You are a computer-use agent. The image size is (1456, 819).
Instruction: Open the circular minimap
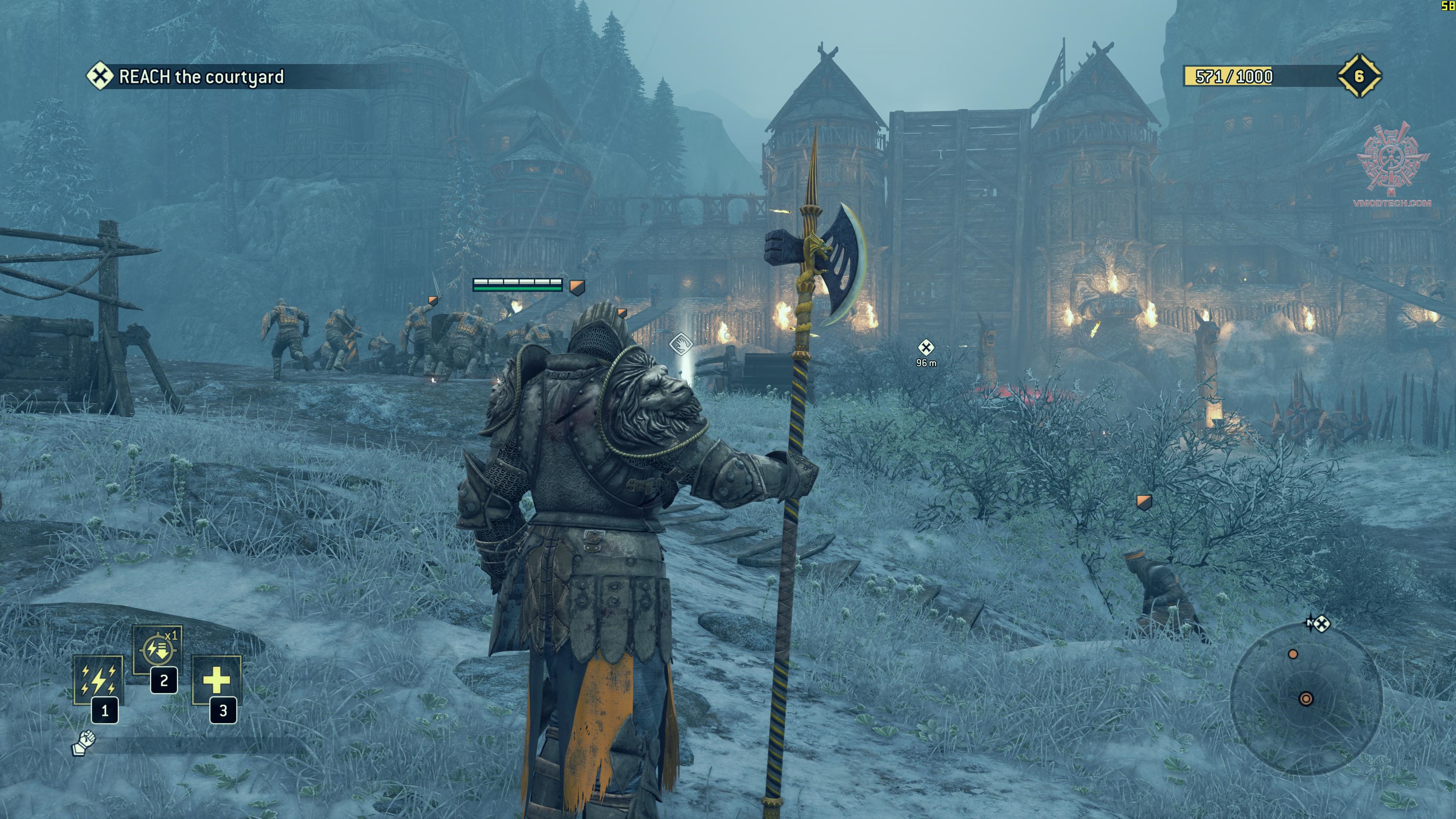(x=1306, y=698)
